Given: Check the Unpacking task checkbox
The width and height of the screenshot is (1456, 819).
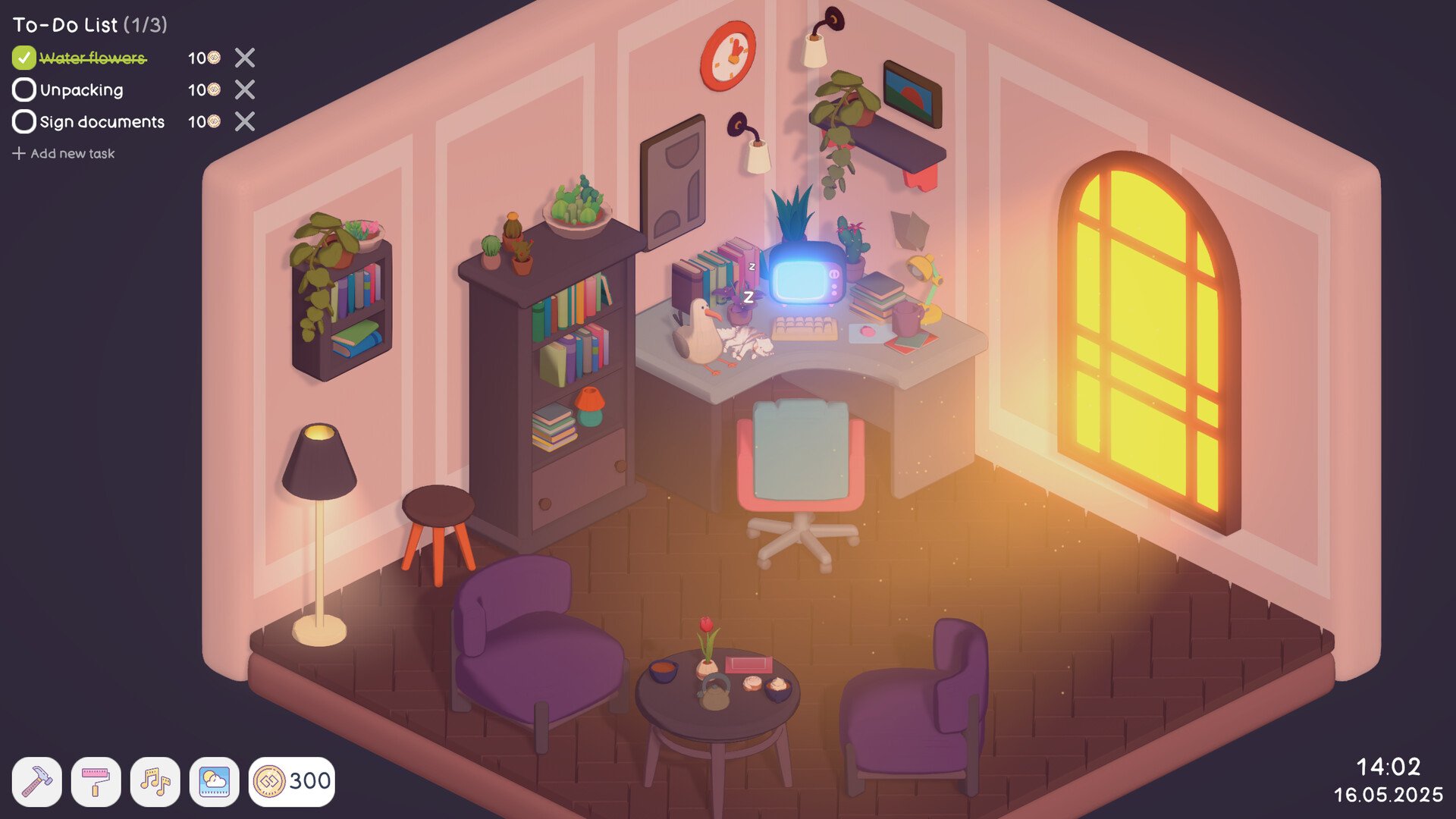Looking at the screenshot, I should click(24, 90).
